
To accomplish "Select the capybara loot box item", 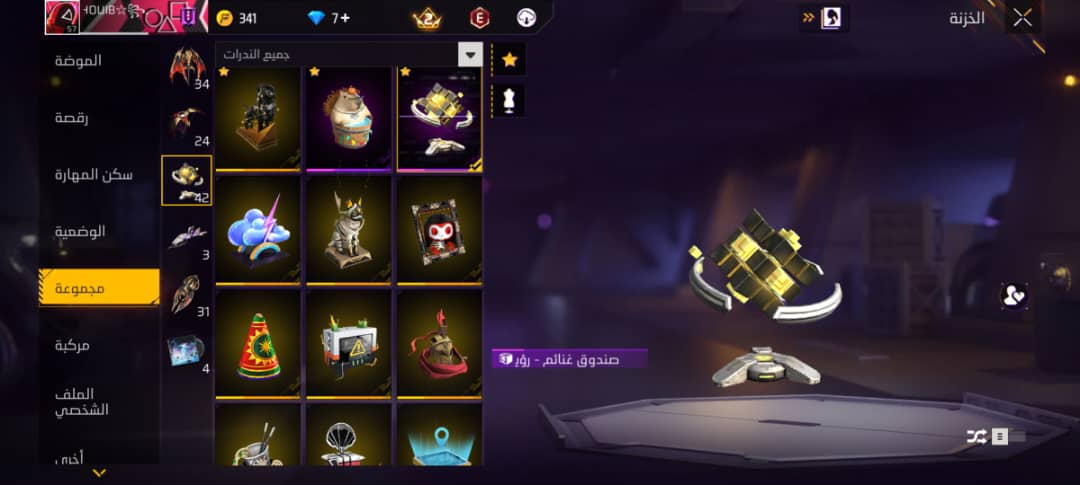I will (348, 118).
